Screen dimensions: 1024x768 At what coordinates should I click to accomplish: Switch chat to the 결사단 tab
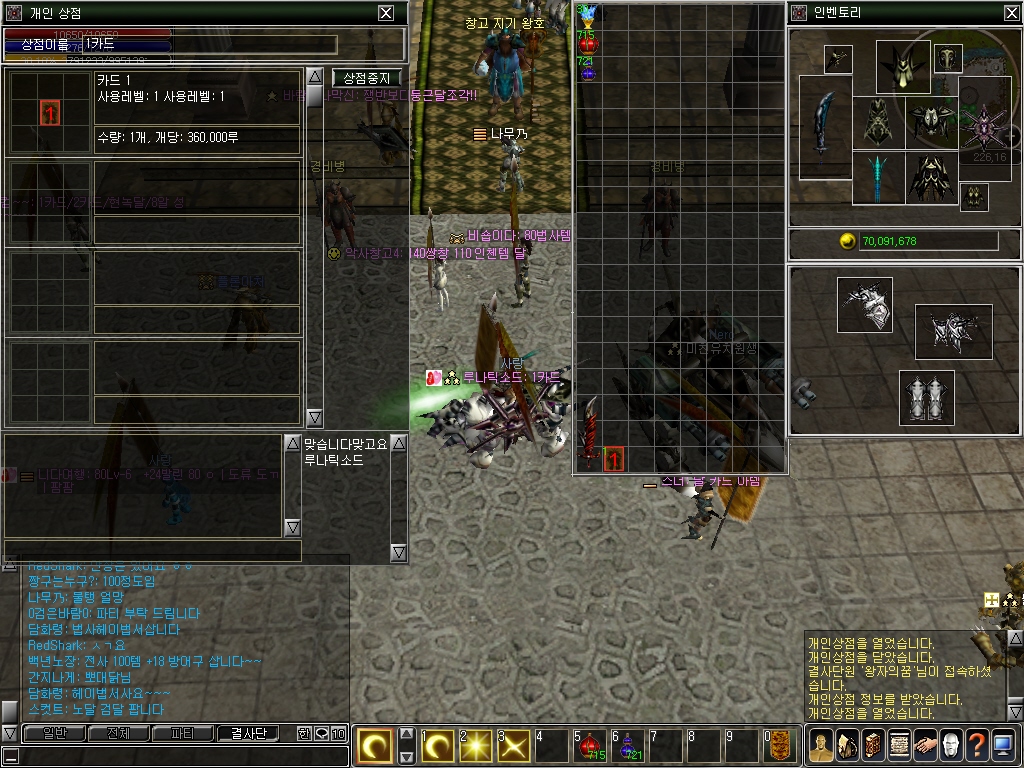(248, 733)
